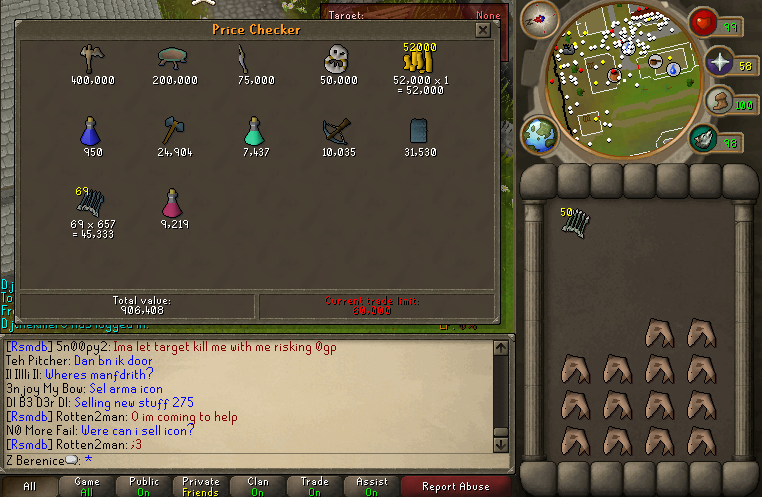Click the Trade chat filter tab

tap(314, 486)
